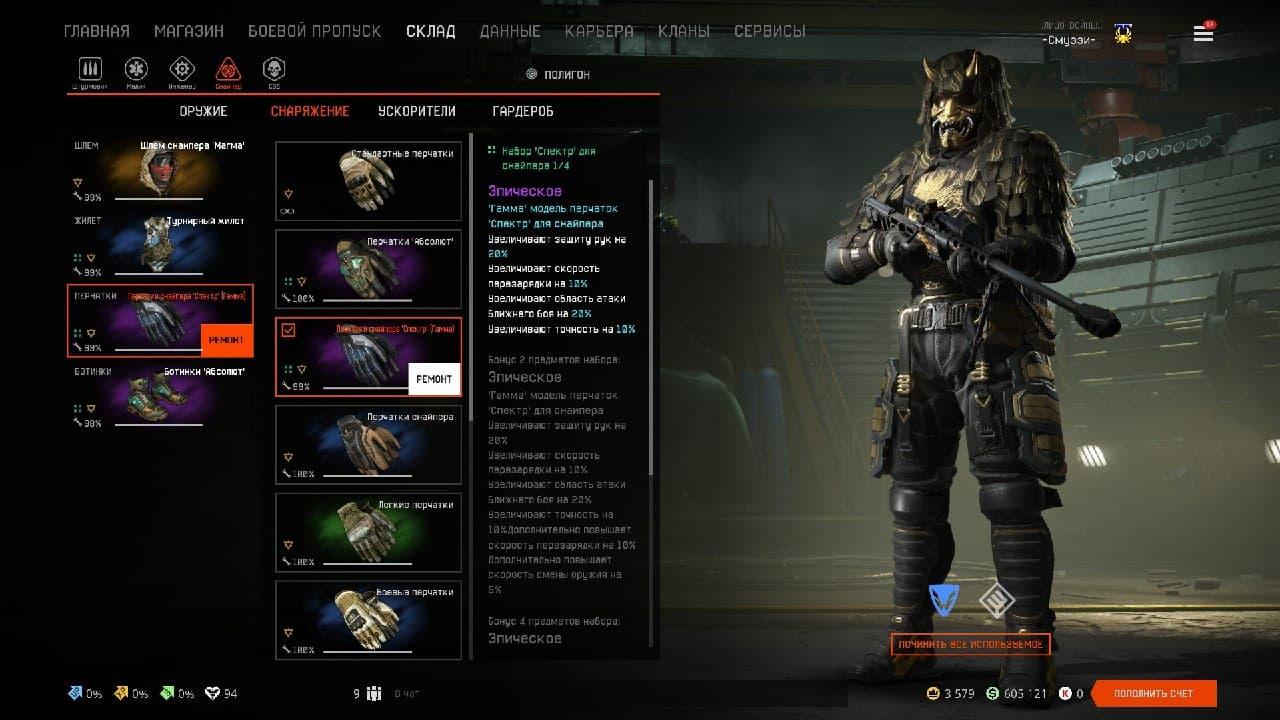Image resolution: width=1280 pixels, height=720 pixels.
Task: Select the Шлем helmet equipment slot
Action: click(160, 170)
